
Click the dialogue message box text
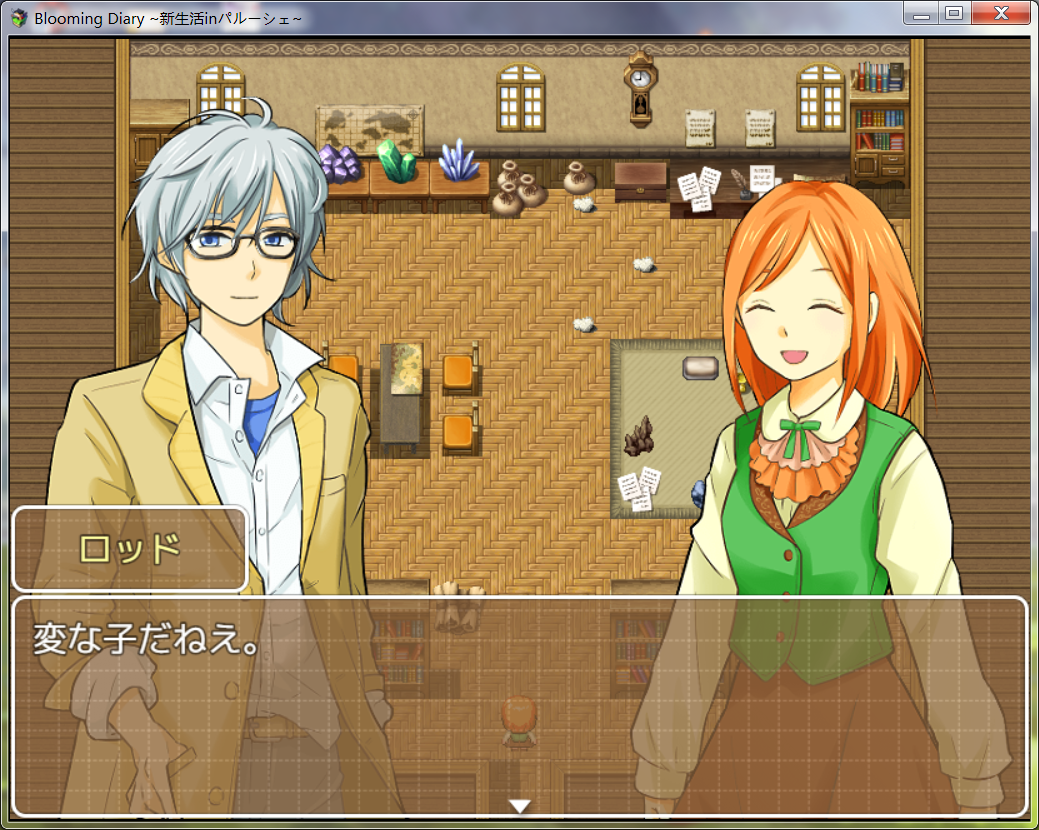[x=146, y=639]
